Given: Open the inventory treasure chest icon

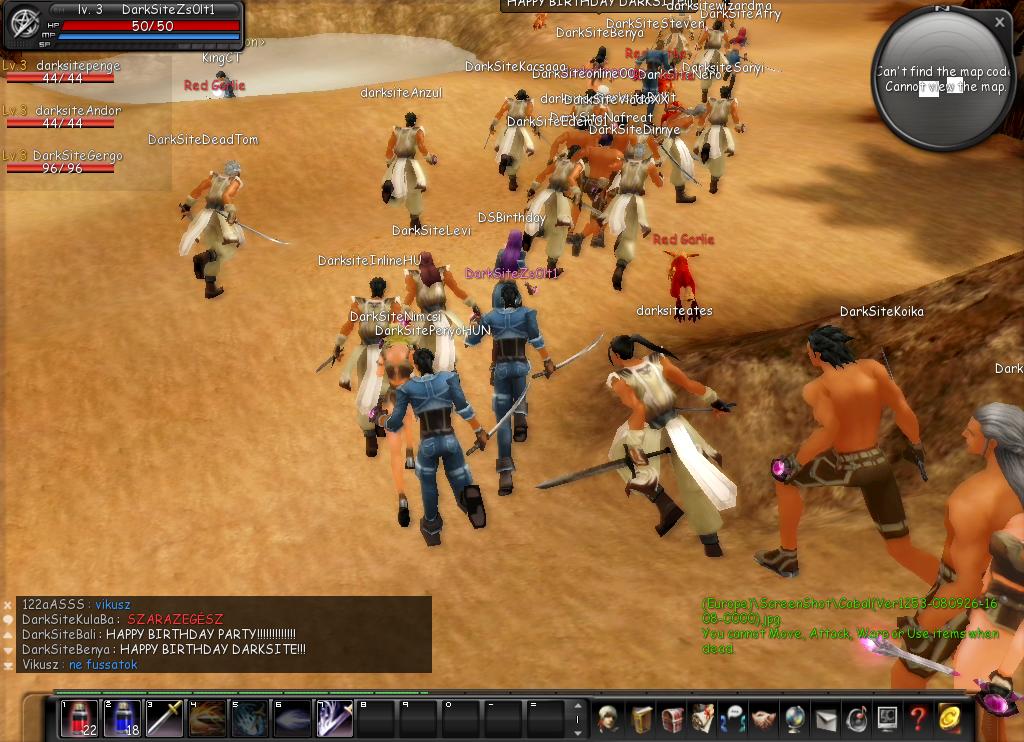Looking at the screenshot, I should point(672,718).
